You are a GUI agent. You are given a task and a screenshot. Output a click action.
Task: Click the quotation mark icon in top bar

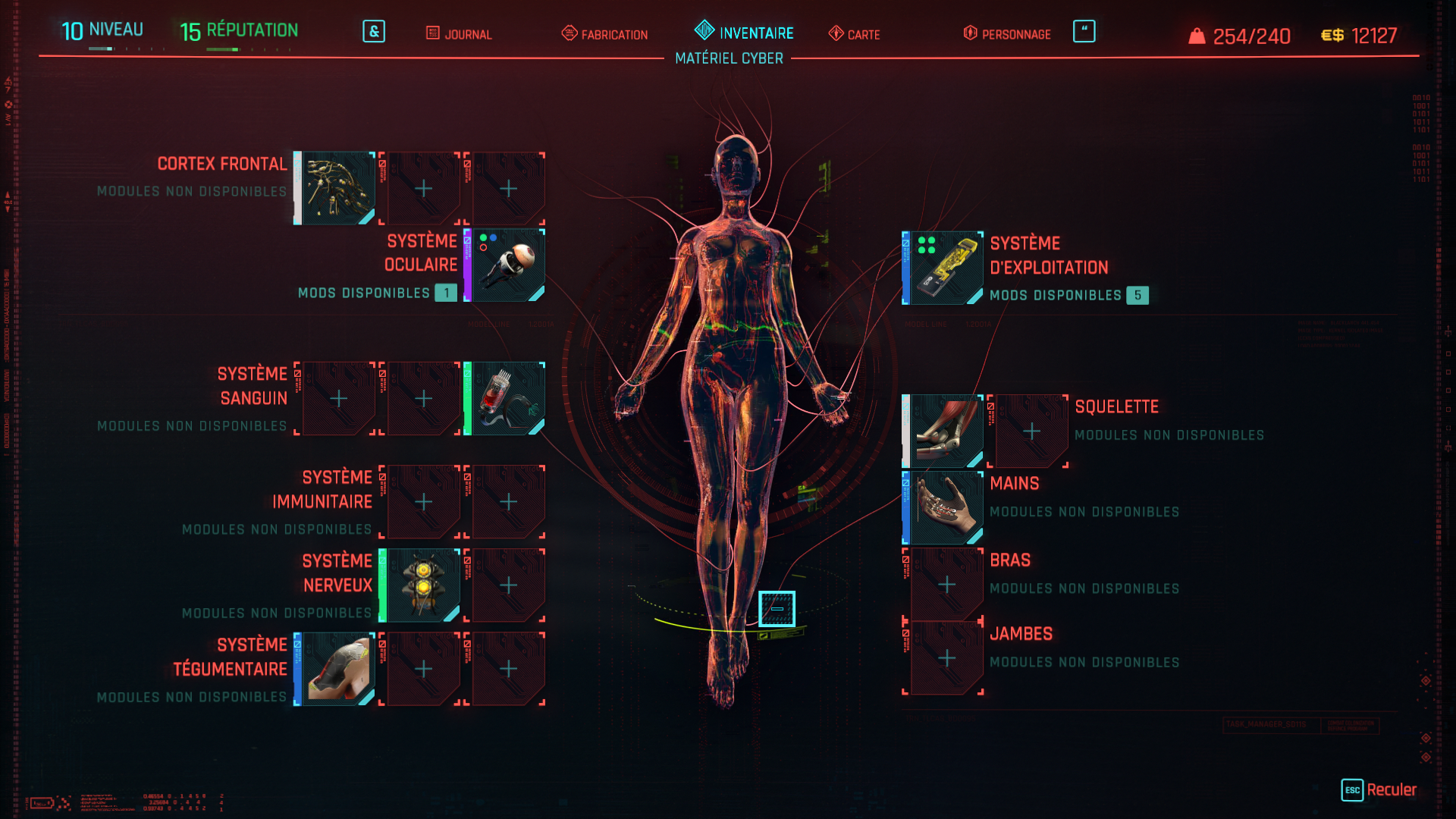pyautogui.click(x=1084, y=30)
